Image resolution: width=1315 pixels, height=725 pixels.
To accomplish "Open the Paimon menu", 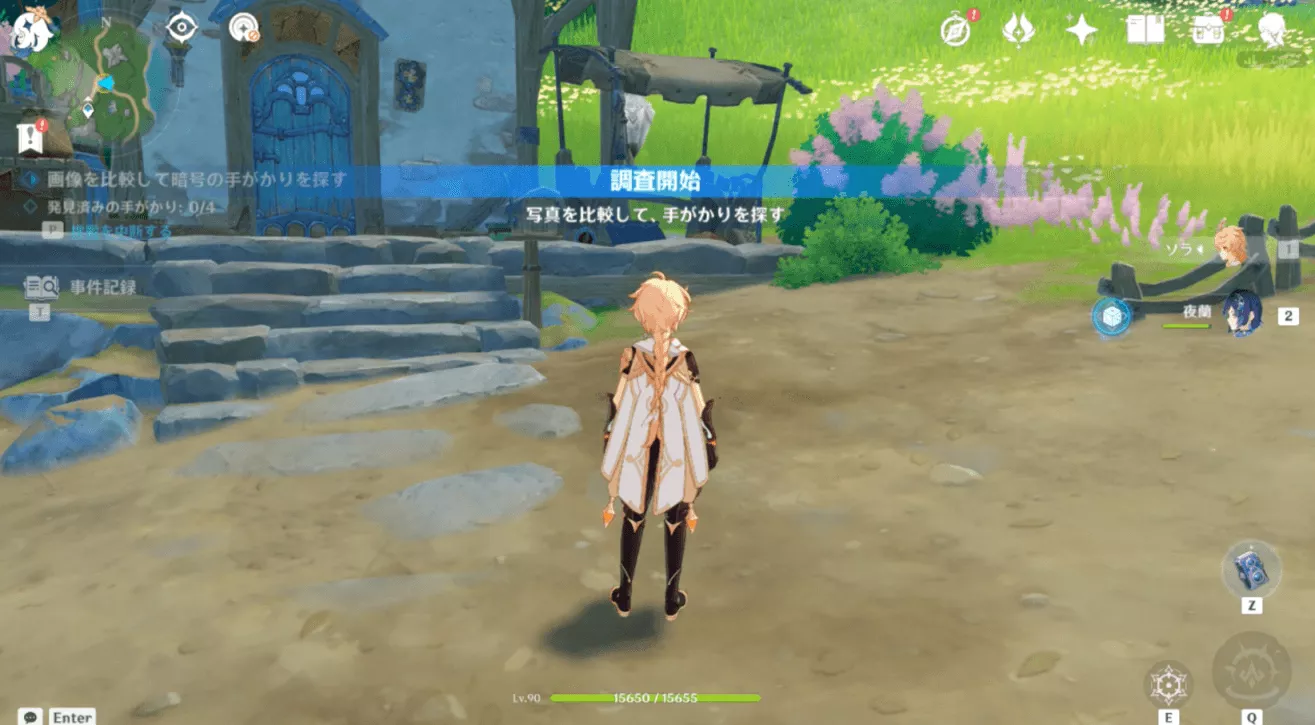I will click(33, 30).
